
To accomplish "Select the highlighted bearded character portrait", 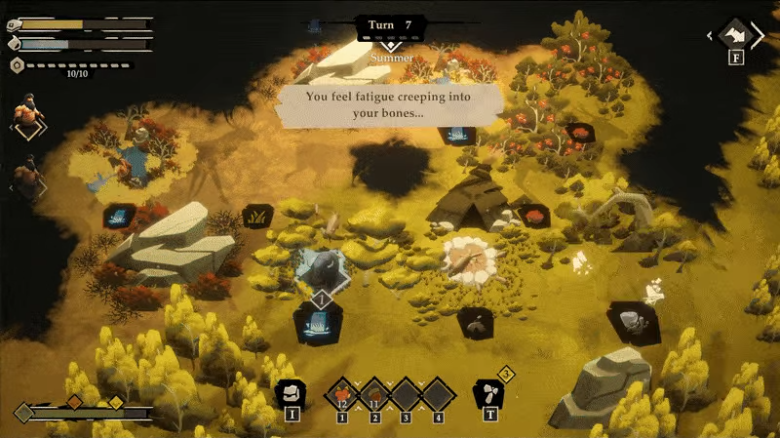I will coord(28,115).
